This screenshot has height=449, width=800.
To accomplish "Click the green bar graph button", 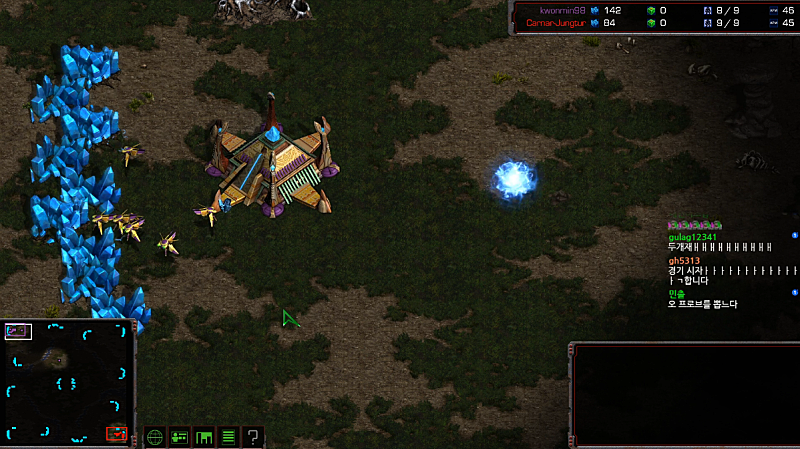I will coord(204,437).
